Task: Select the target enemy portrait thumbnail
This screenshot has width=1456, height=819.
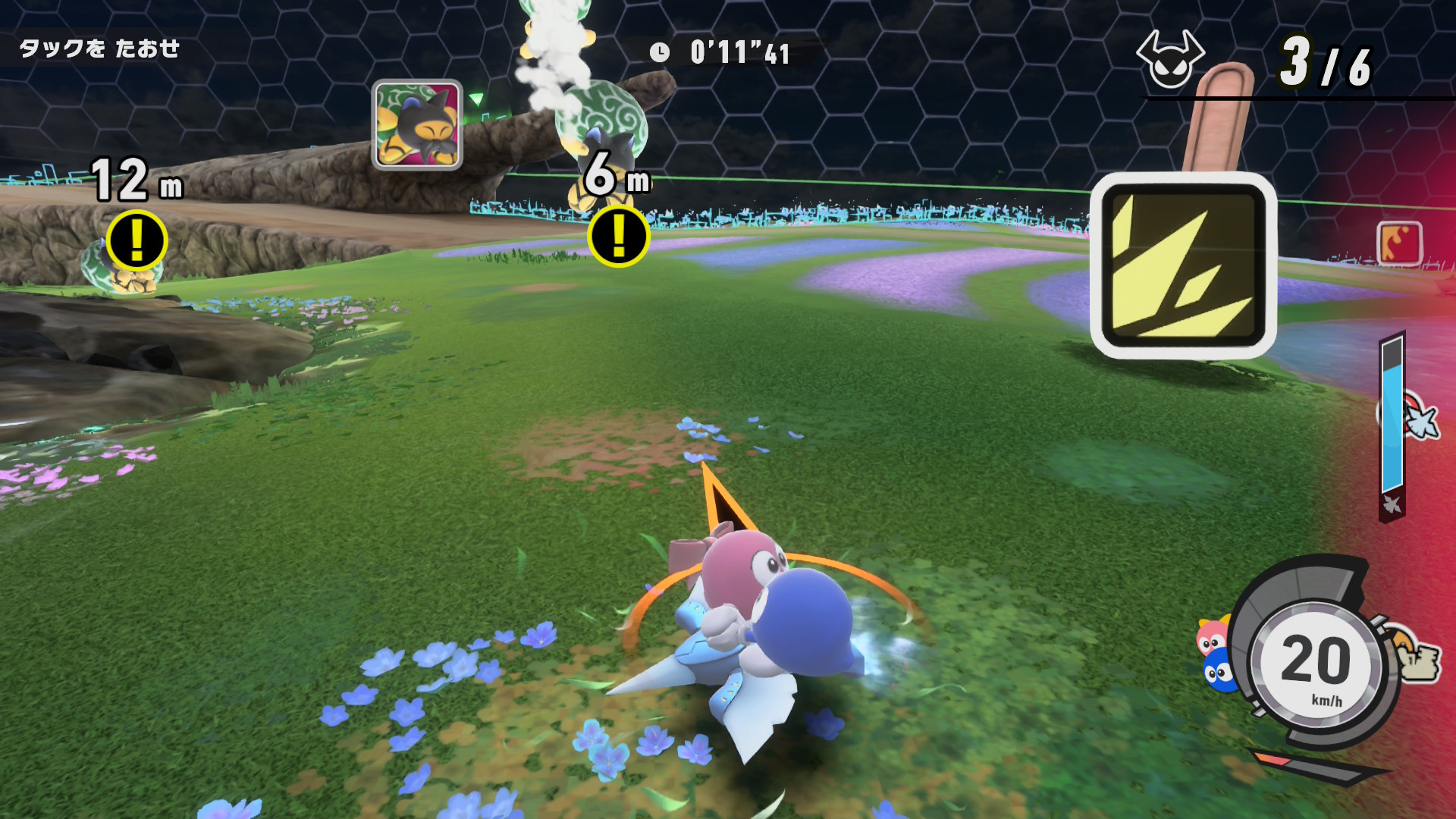Action: click(x=417, y=124)
